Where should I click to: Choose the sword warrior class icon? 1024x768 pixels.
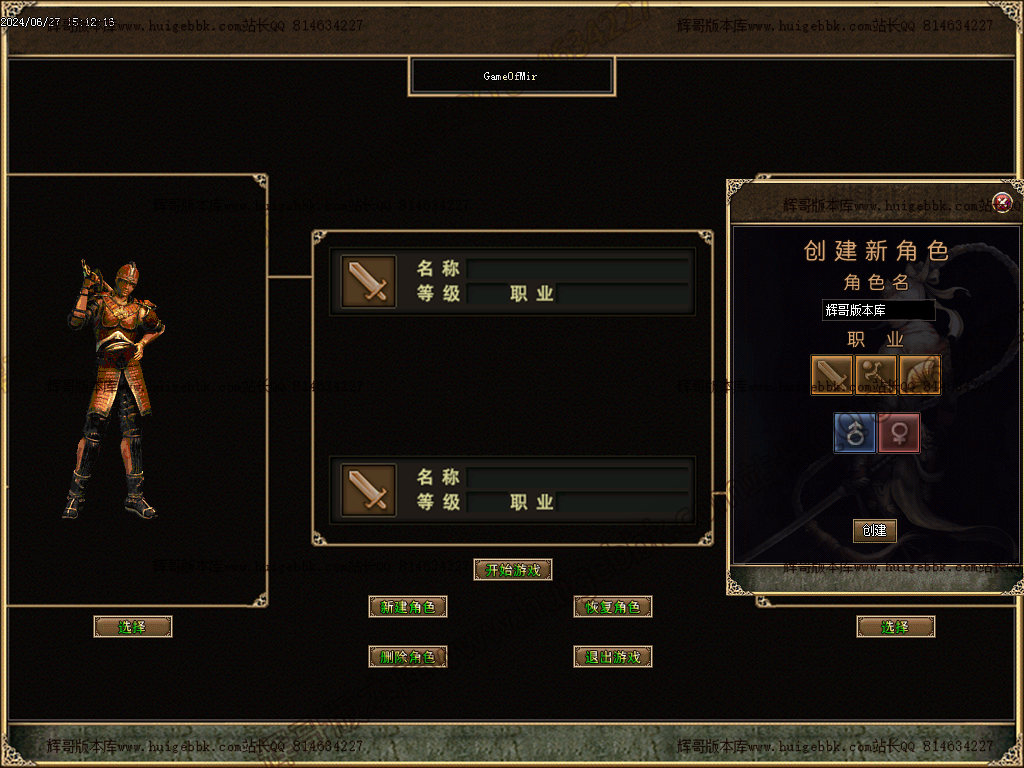(x=832, y=375)
